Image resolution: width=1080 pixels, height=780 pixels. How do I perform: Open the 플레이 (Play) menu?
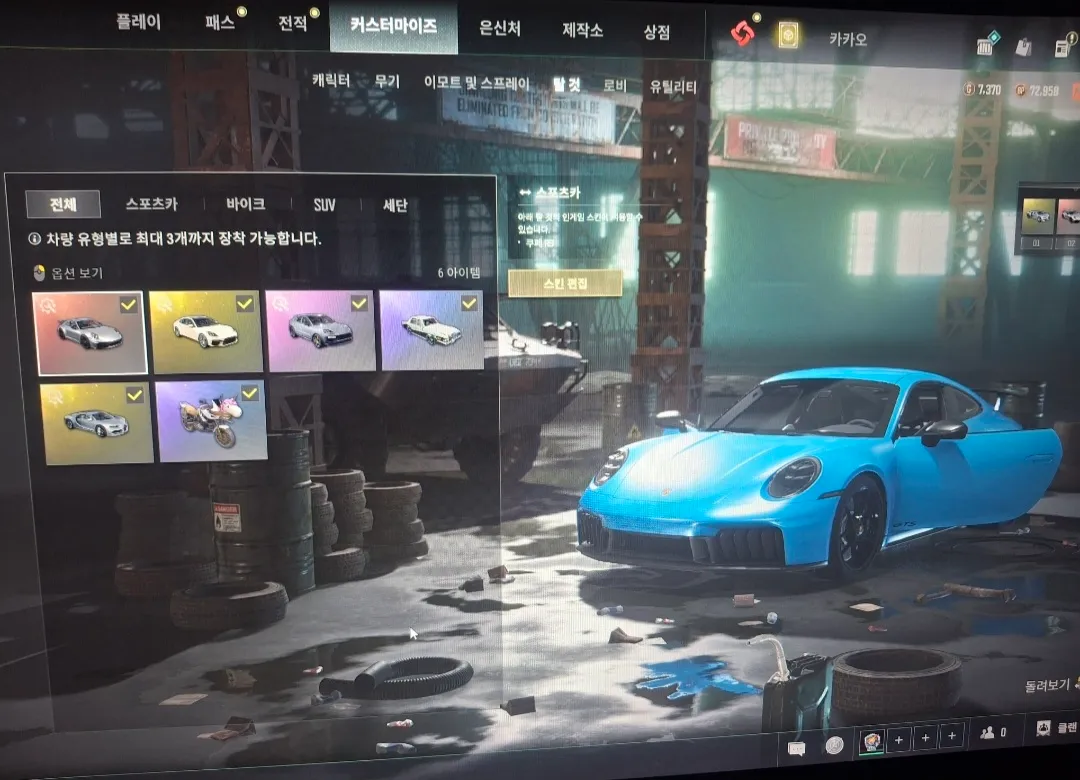coord(138,24)
